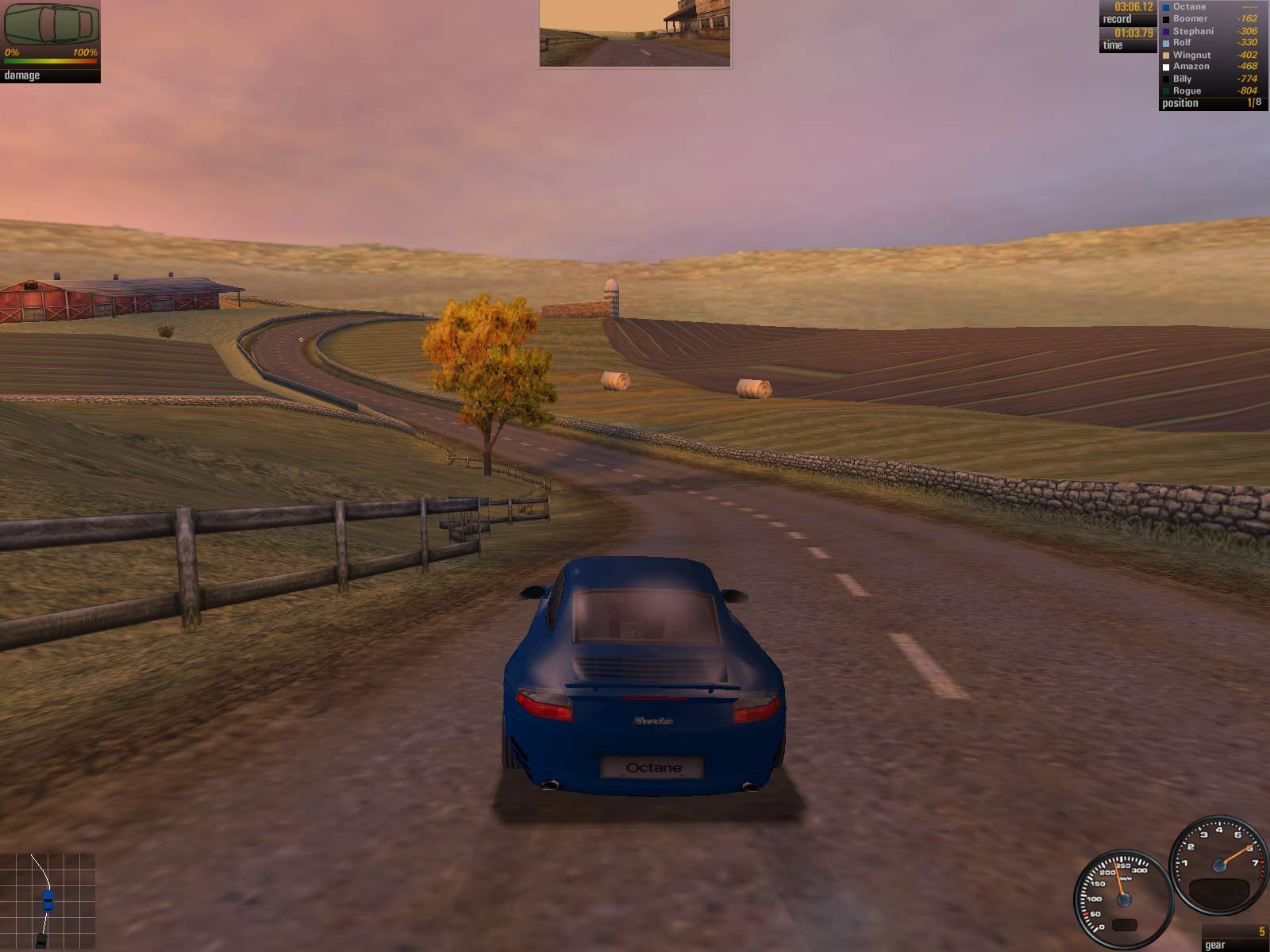Click the track minimap
Image resolution: width=1270 pixels, height=952 pixels.
click(48, 901)
